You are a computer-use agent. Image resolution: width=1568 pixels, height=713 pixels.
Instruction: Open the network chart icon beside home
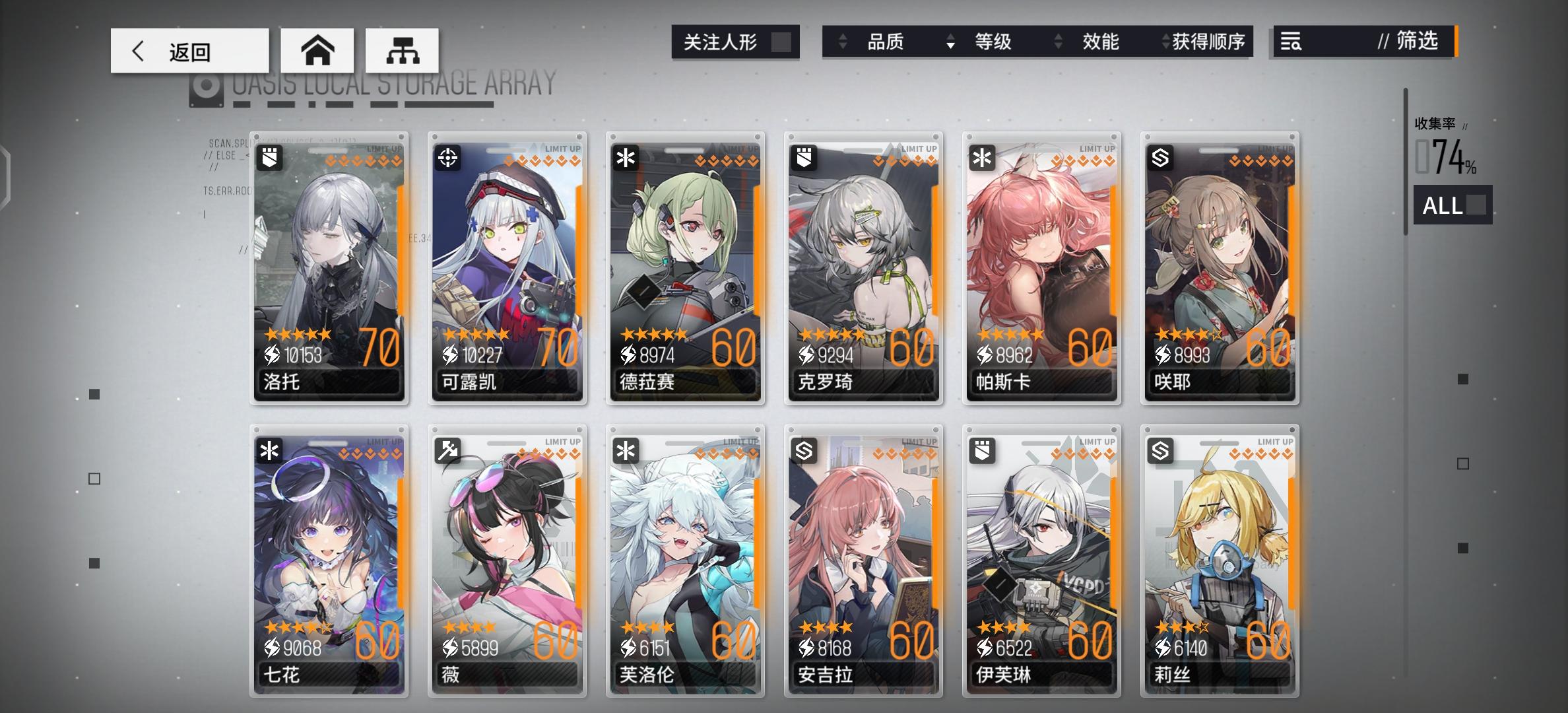(x=401, y=50)
